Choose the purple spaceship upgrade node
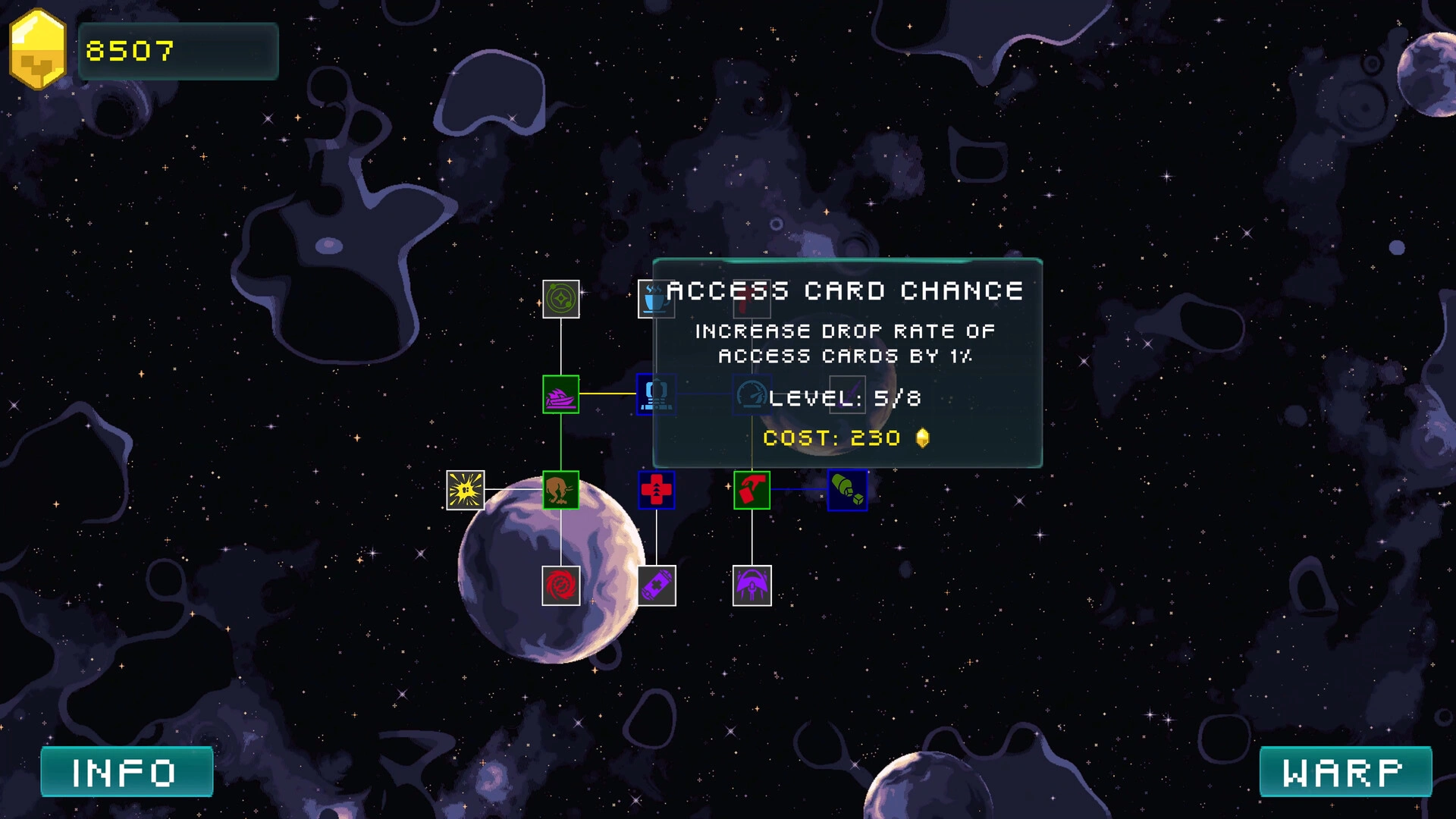This screenshot has height=819, width=1456. point(561,394)
